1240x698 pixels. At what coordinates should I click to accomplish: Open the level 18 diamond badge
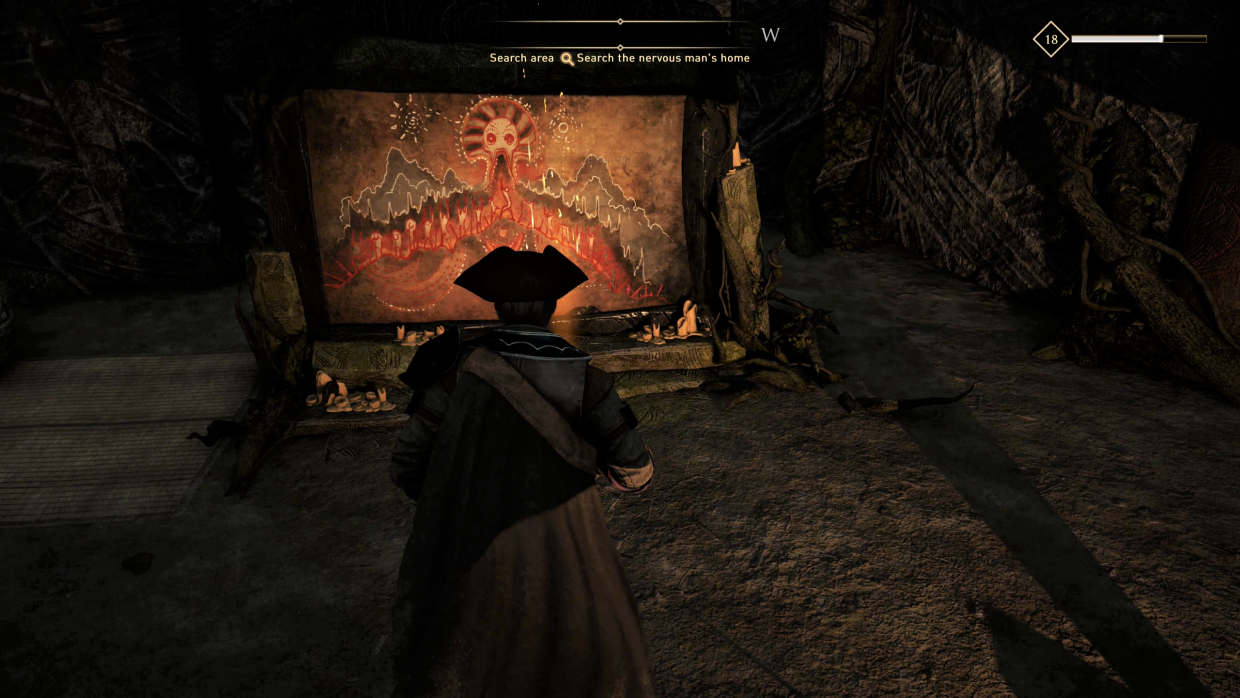tap(1050, 40)
